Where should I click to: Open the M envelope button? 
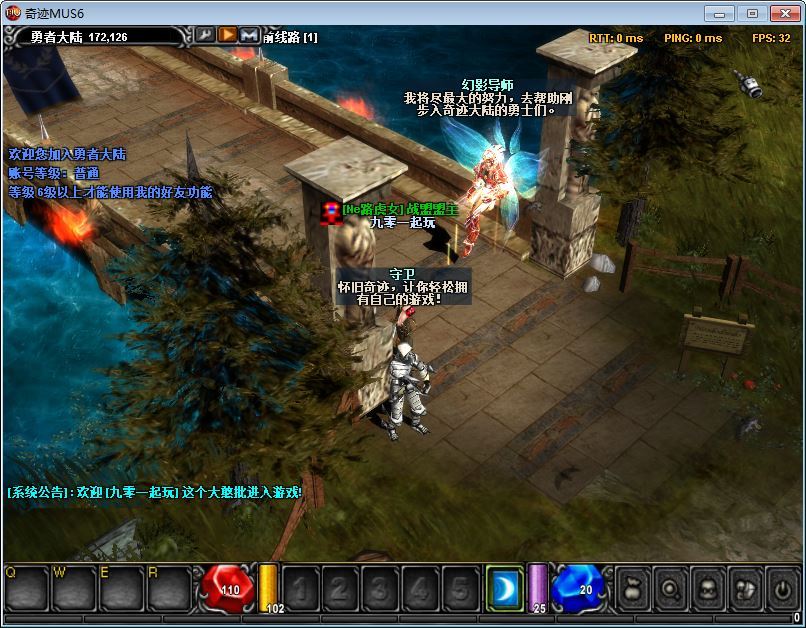pyautogui.click(x=250, y=36)
